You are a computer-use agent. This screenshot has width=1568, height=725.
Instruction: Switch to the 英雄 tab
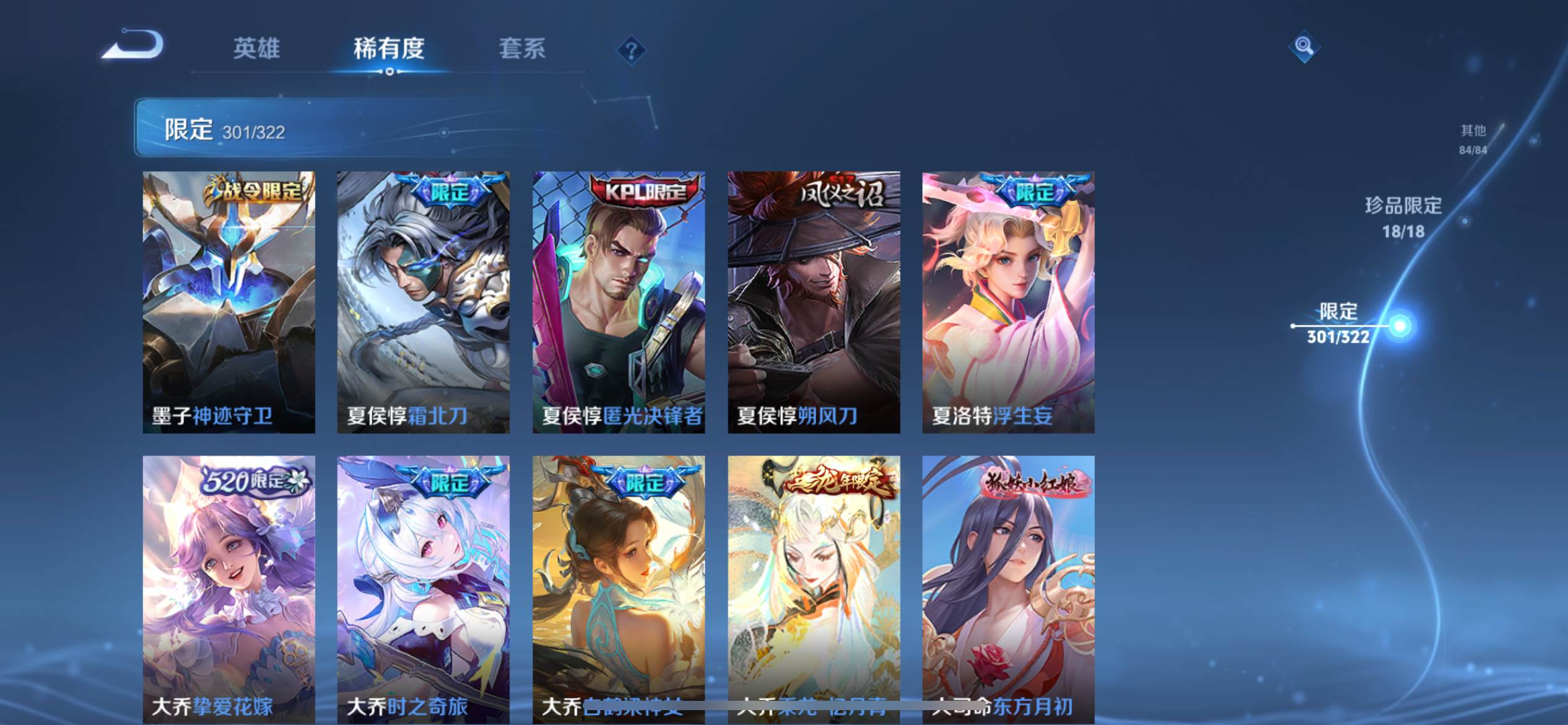point(256,48)
